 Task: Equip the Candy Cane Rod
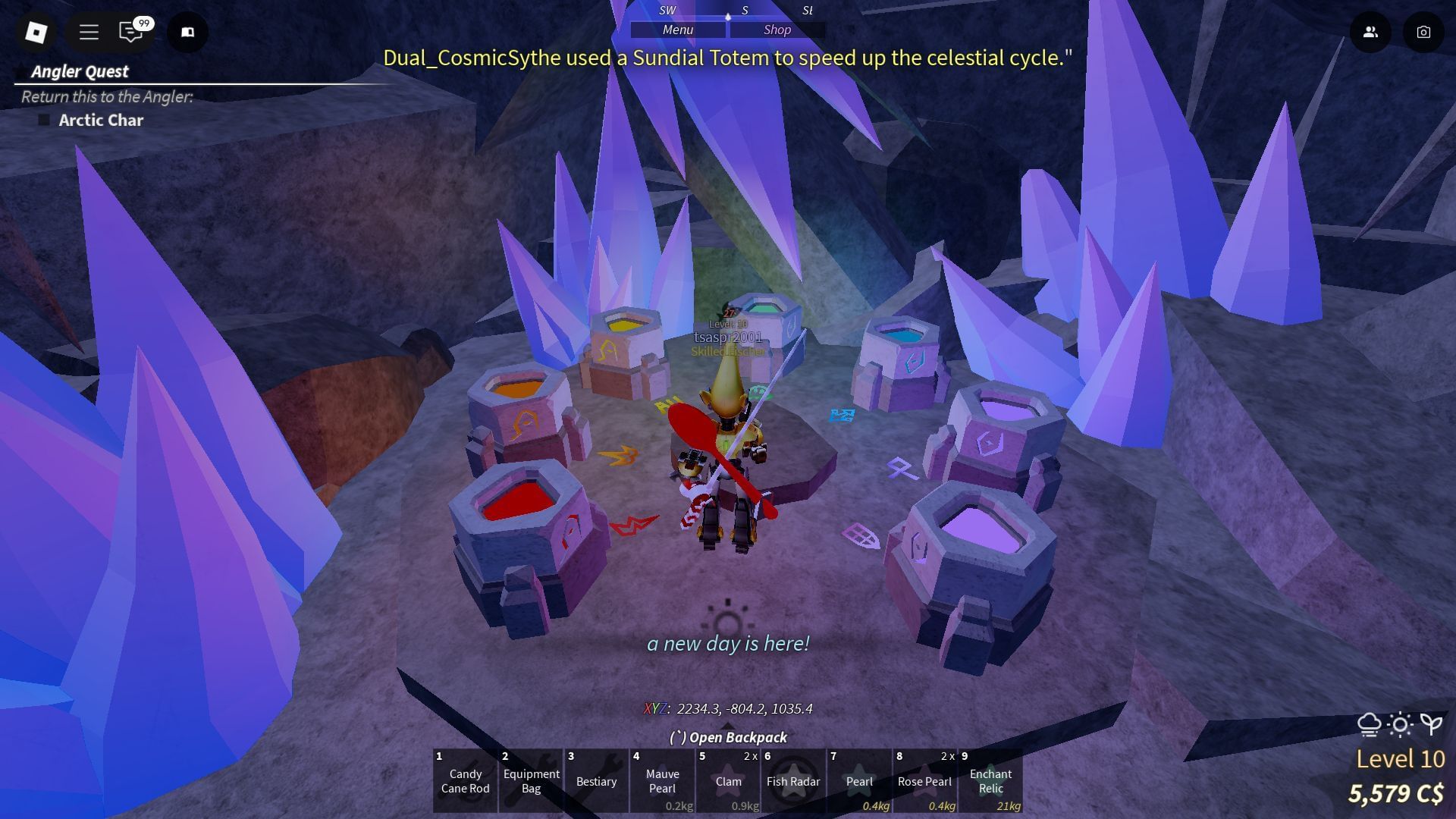click(x=464, y=781)
